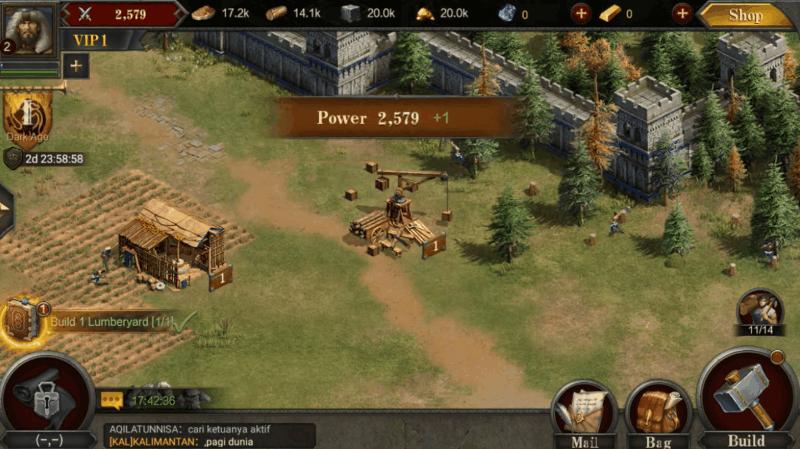
Task: Open the quest book icon
Action: pos(22,322)
